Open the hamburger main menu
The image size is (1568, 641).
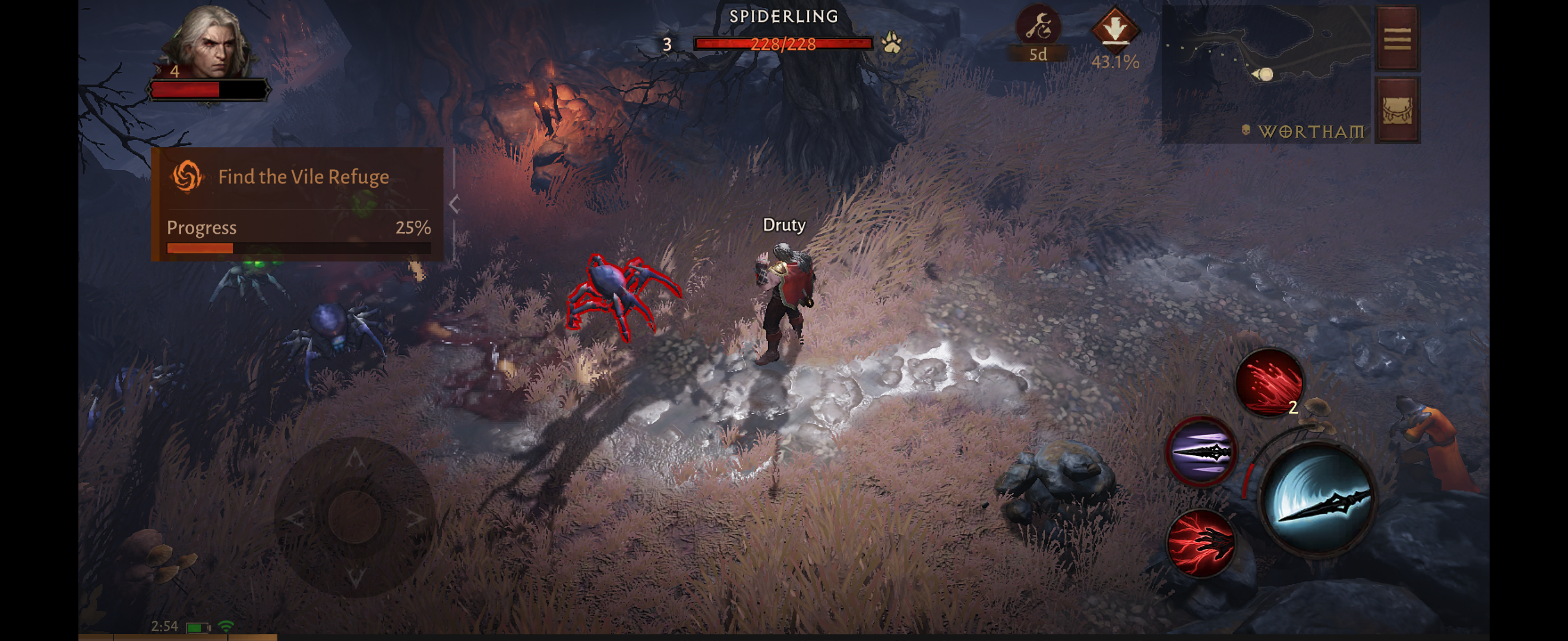1397,39
